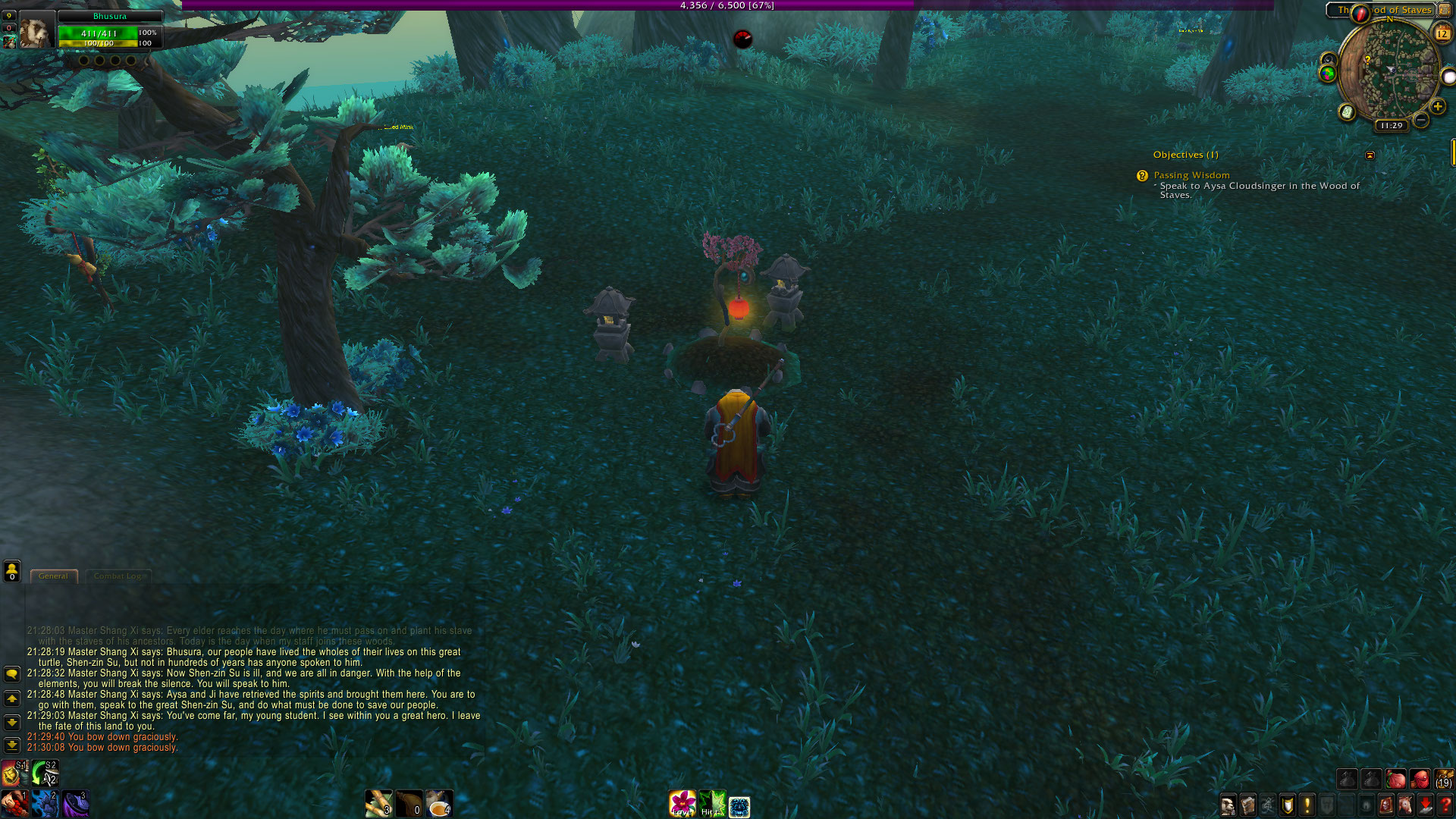The width and height of the screenshot is (1456, 819).
Task: Zoom in the minimap with the plus button
Action: point(1437,106)
